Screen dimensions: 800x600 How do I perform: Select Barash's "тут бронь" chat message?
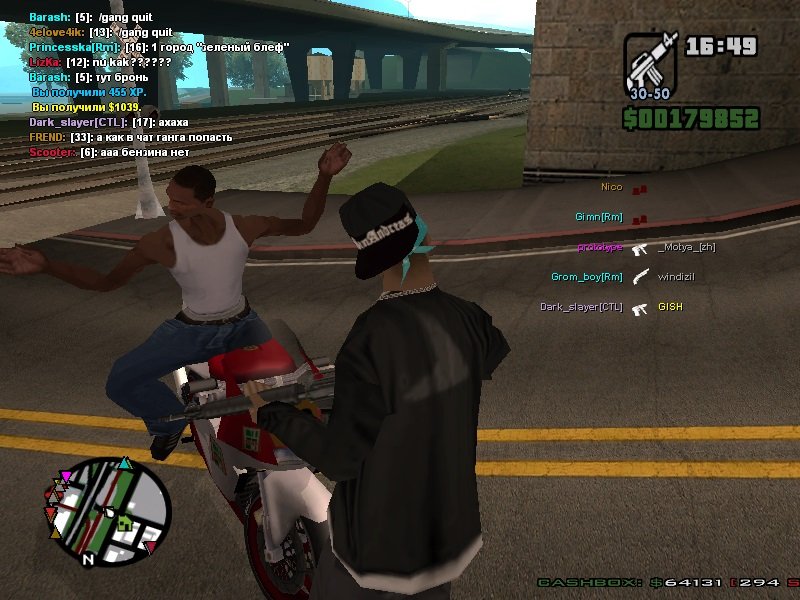tap(89, 77)
